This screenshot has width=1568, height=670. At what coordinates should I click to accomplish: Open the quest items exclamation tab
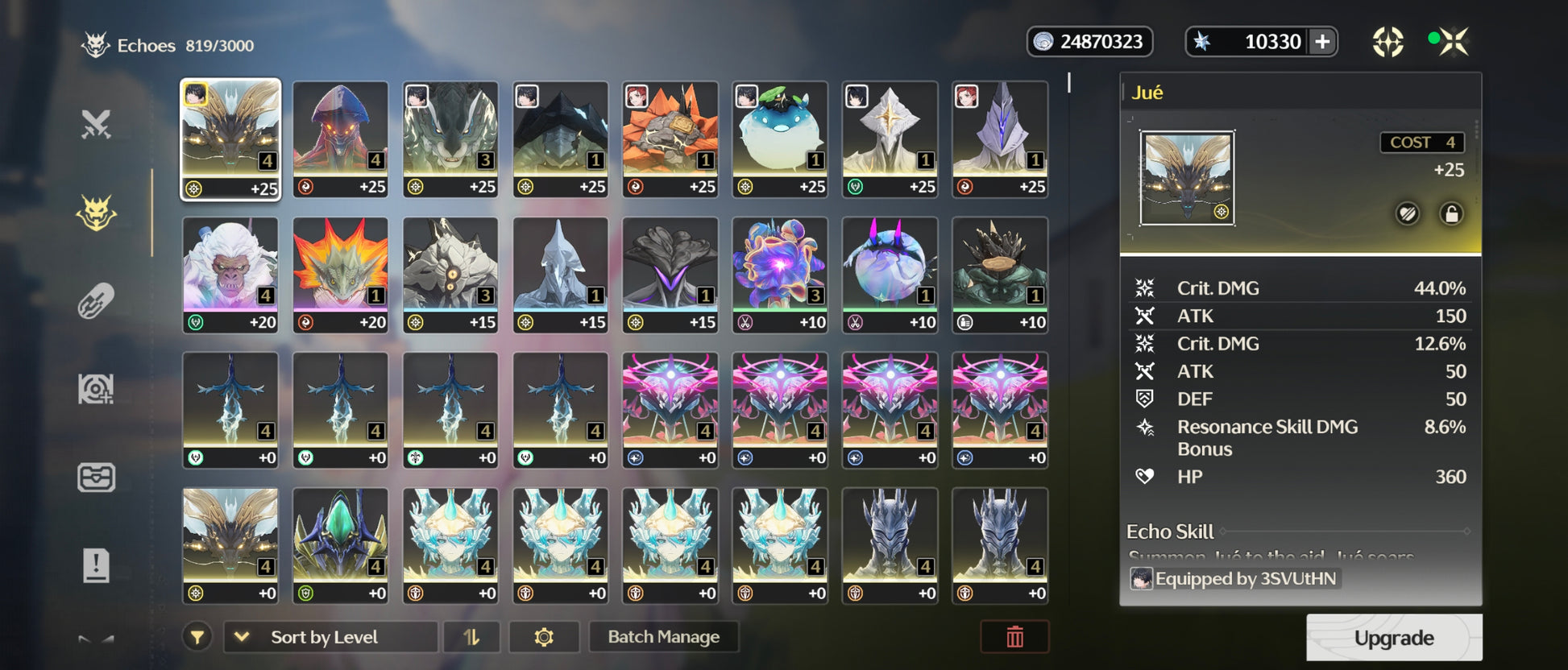click(x=96, y=565)
